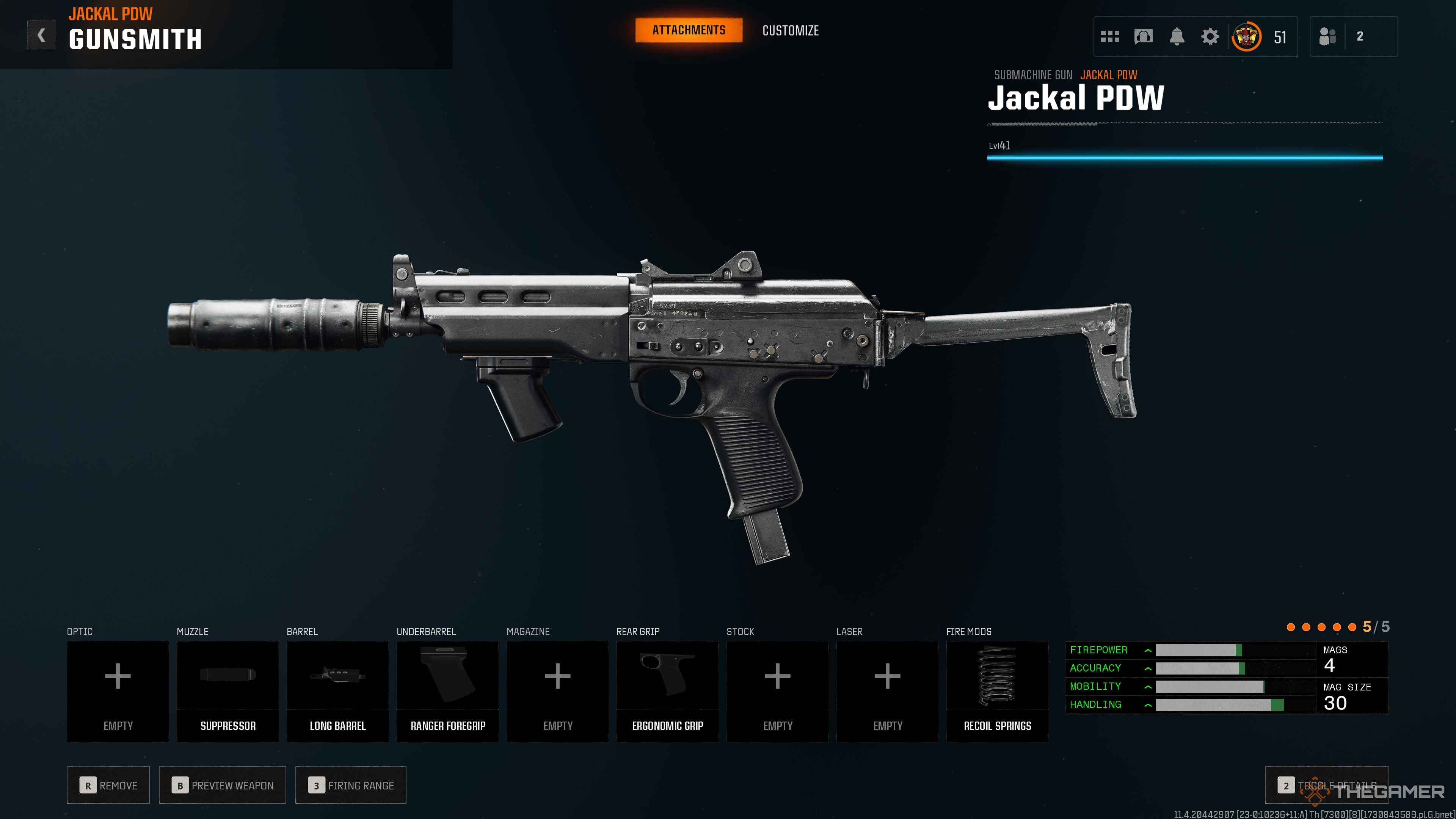Select the Attachments tab
Viewport: 1456px width, 819px height.
click(x=689, y=30)
